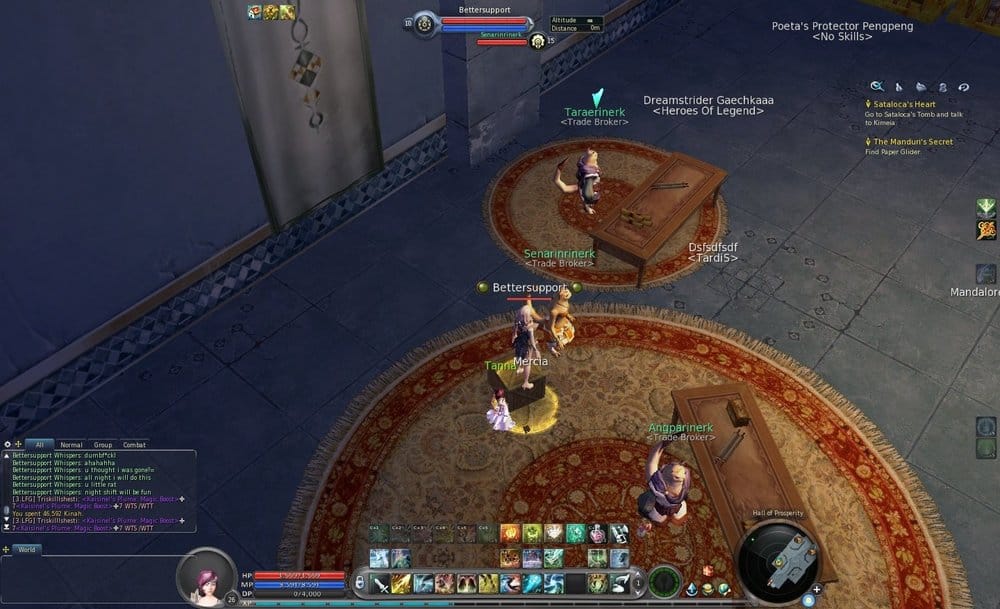The height and width of the screenshot is (609, 1000).
Task: Switch to the Normal chat tab
Action: pos(71,444)
